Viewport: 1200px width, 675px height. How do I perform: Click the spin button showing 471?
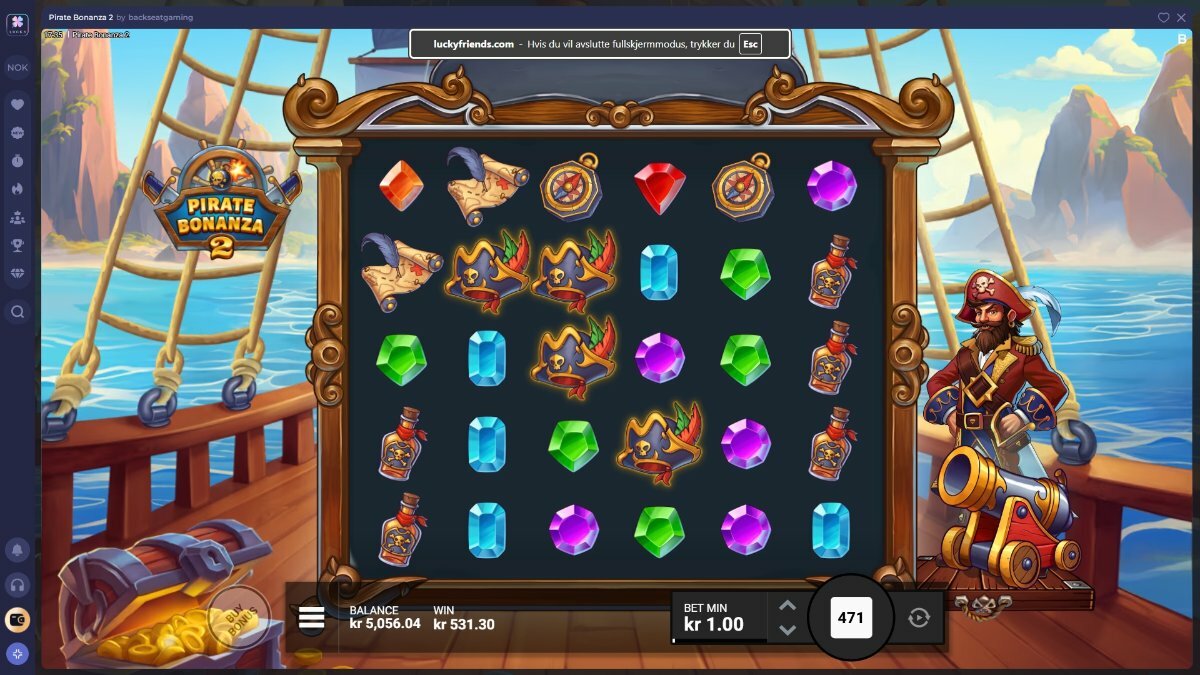[x=851, y=618]
